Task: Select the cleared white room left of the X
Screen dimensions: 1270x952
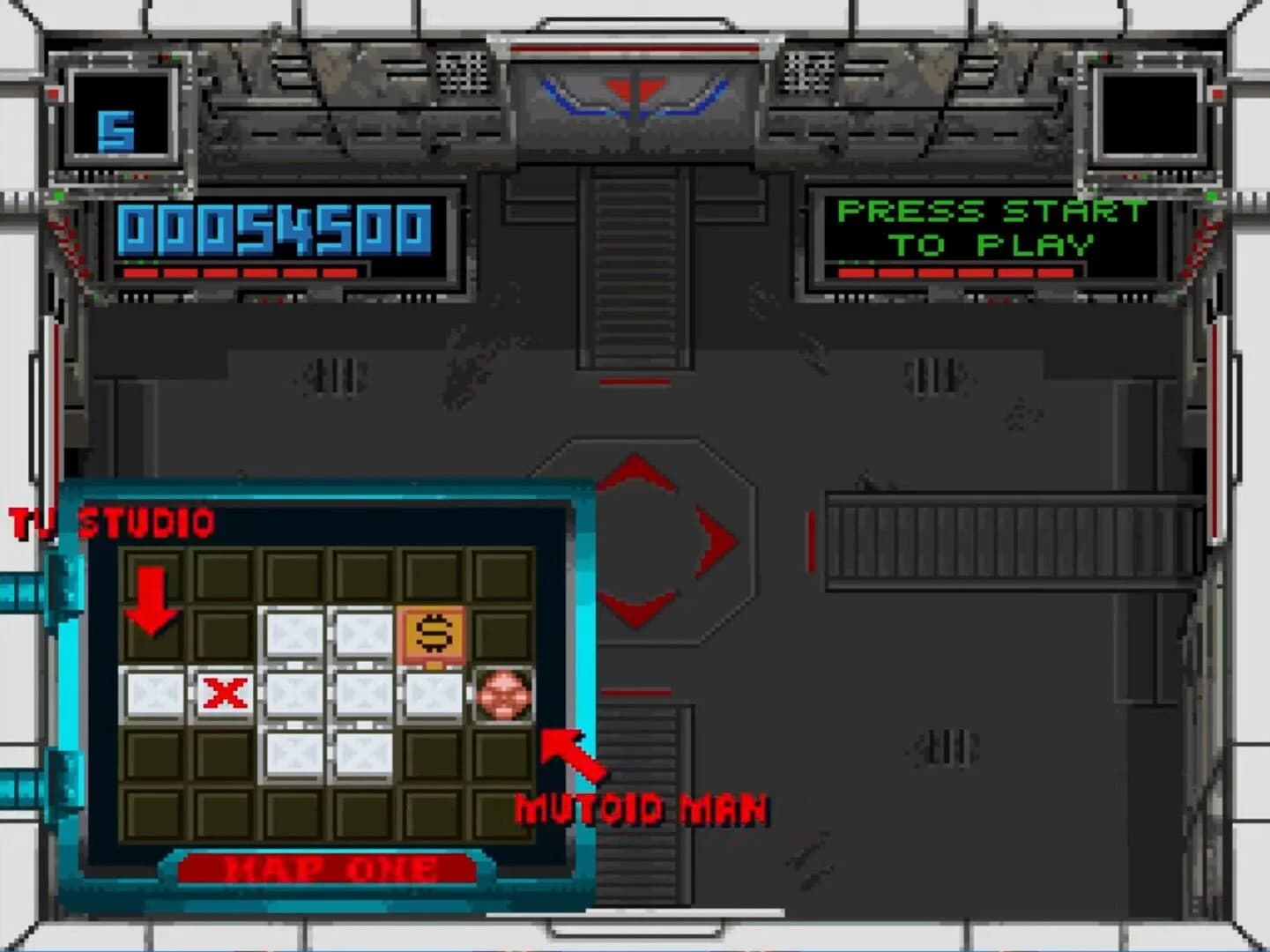Action: pyautogui.click(x=153, y=695)
